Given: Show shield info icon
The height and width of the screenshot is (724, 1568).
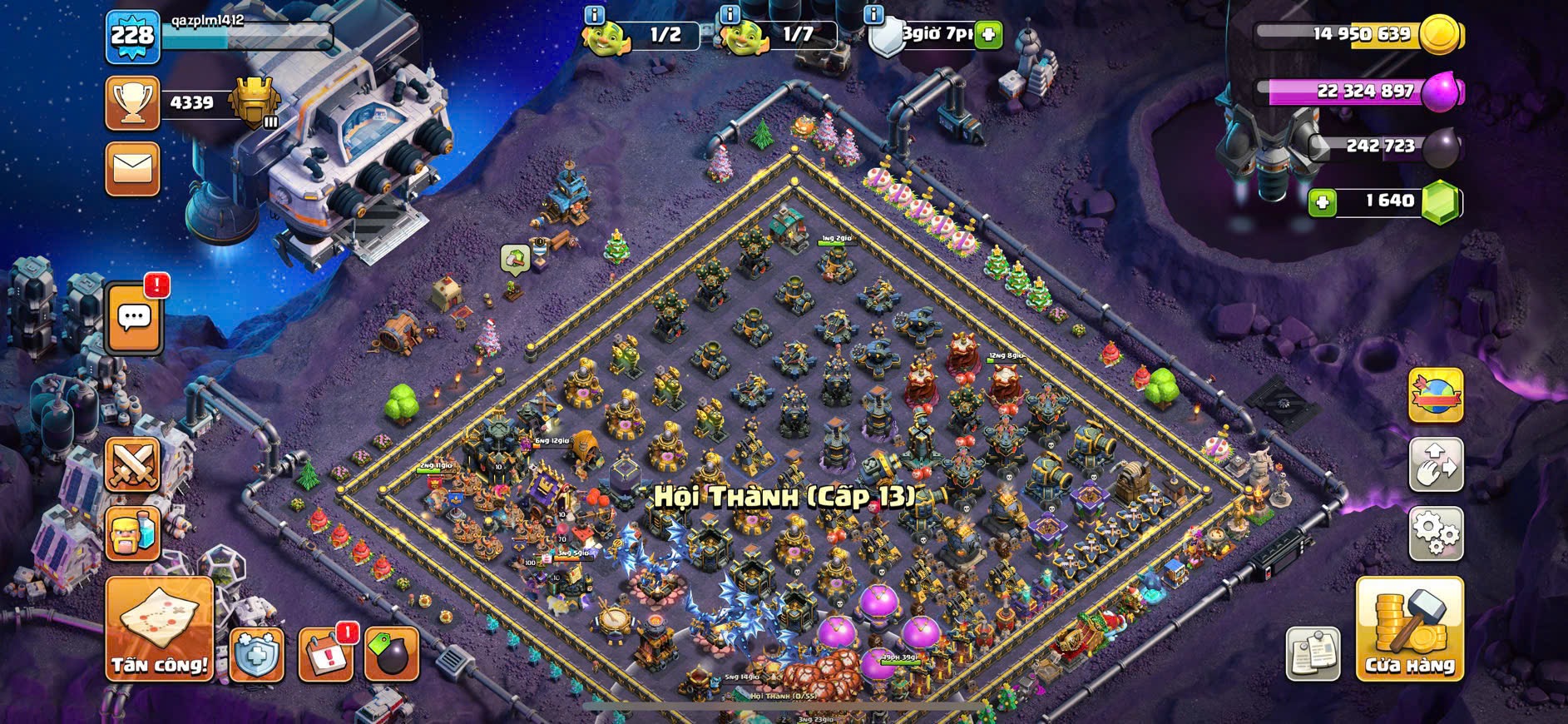Looking at the screenshot, I should [873, 15].
